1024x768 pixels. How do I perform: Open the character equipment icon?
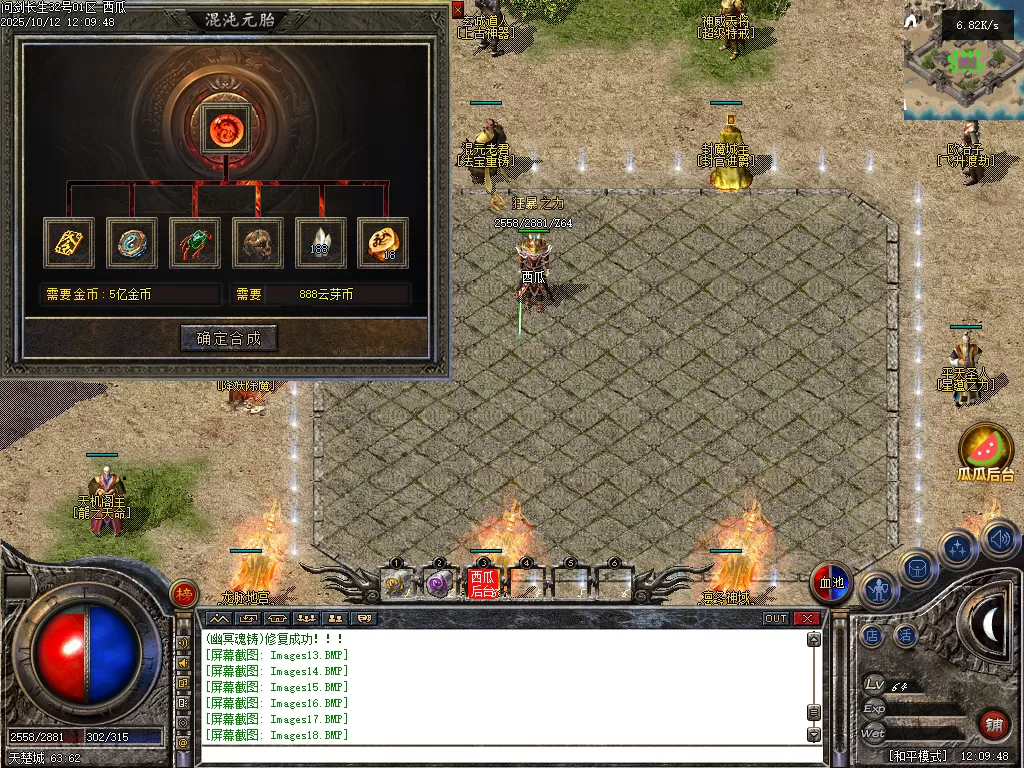click(x=879, y=590)
